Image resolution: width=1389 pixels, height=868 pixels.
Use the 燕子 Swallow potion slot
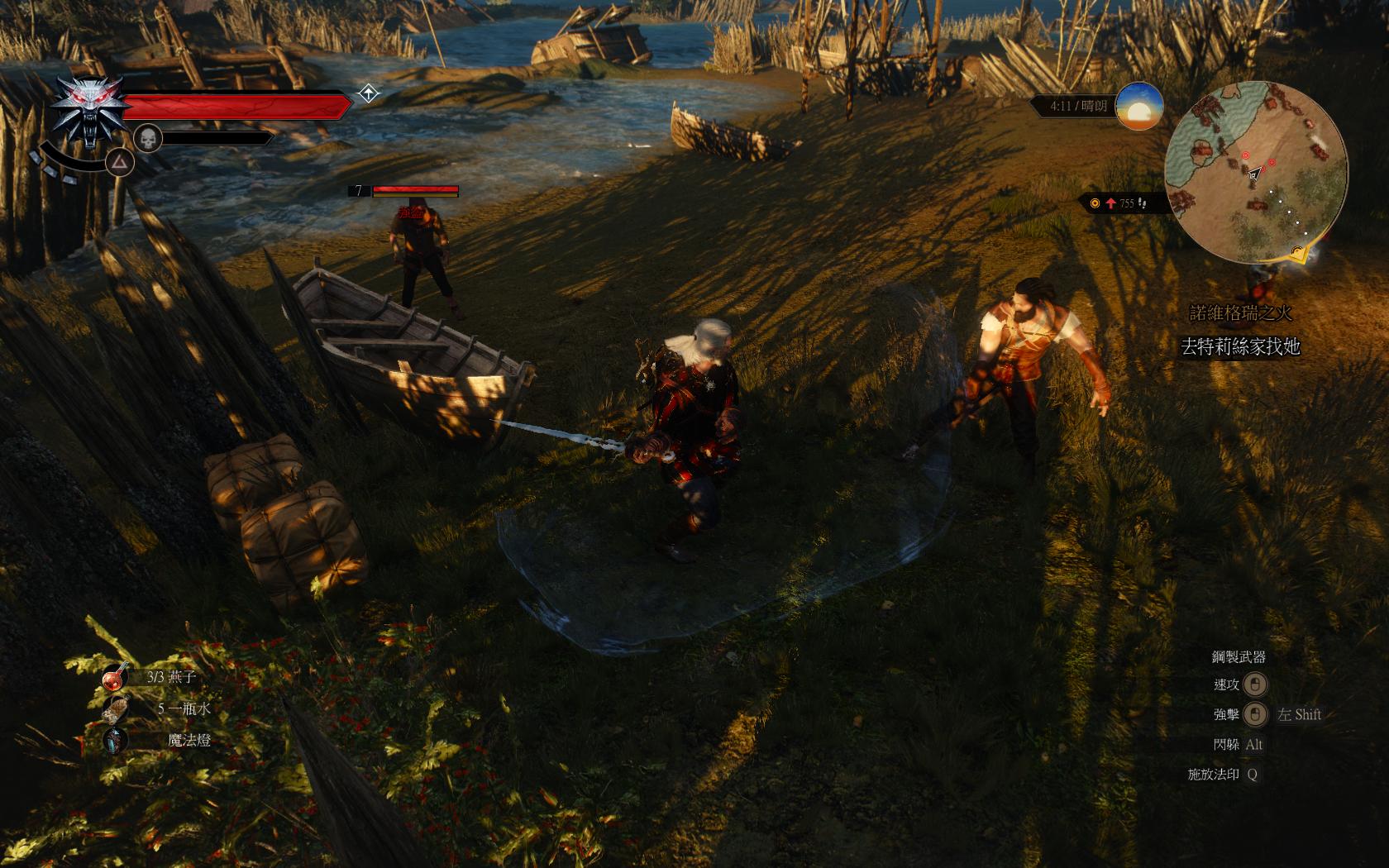pyautogui.click(x=115, y=677)
